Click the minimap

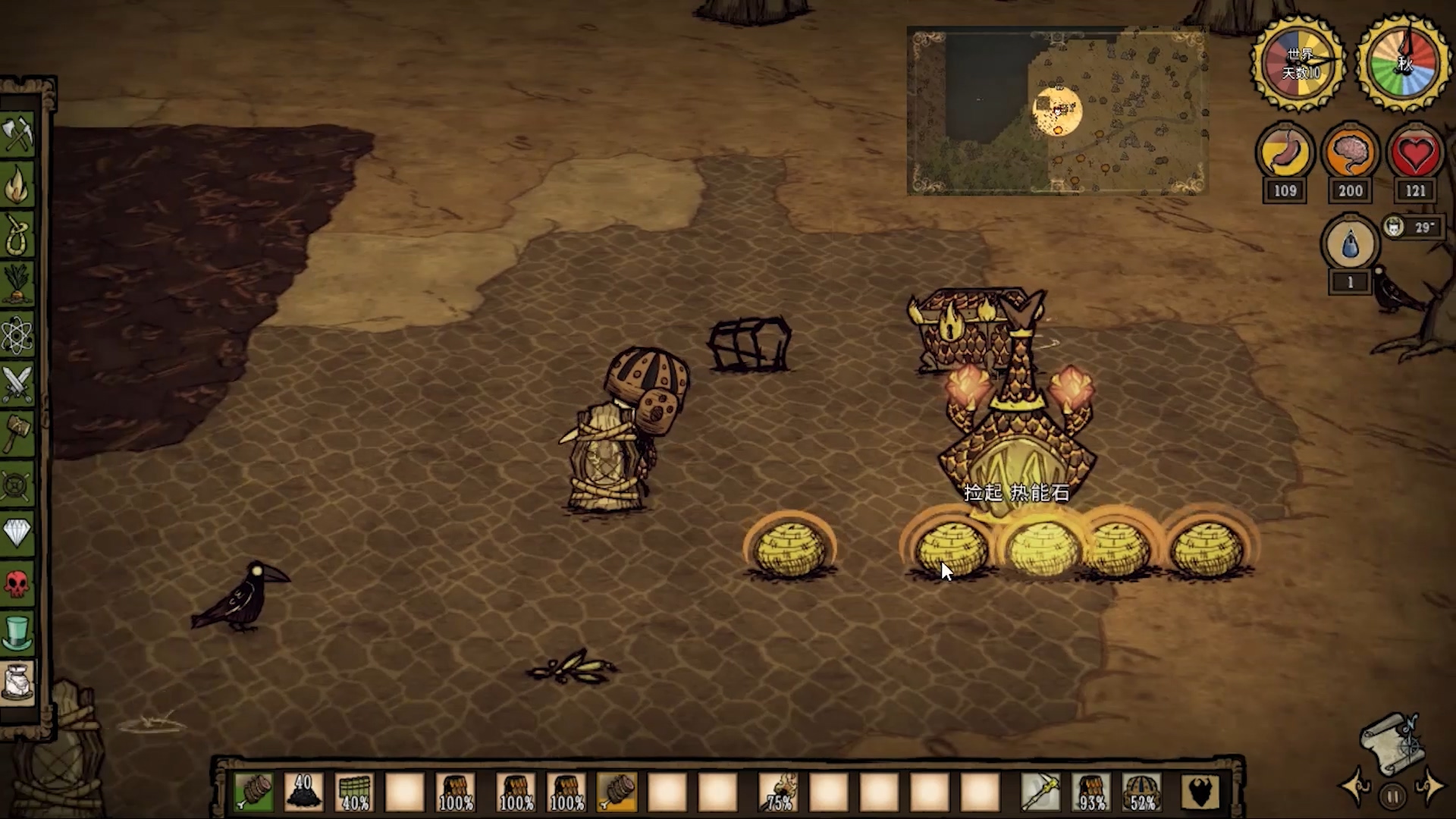[1057, 111]
